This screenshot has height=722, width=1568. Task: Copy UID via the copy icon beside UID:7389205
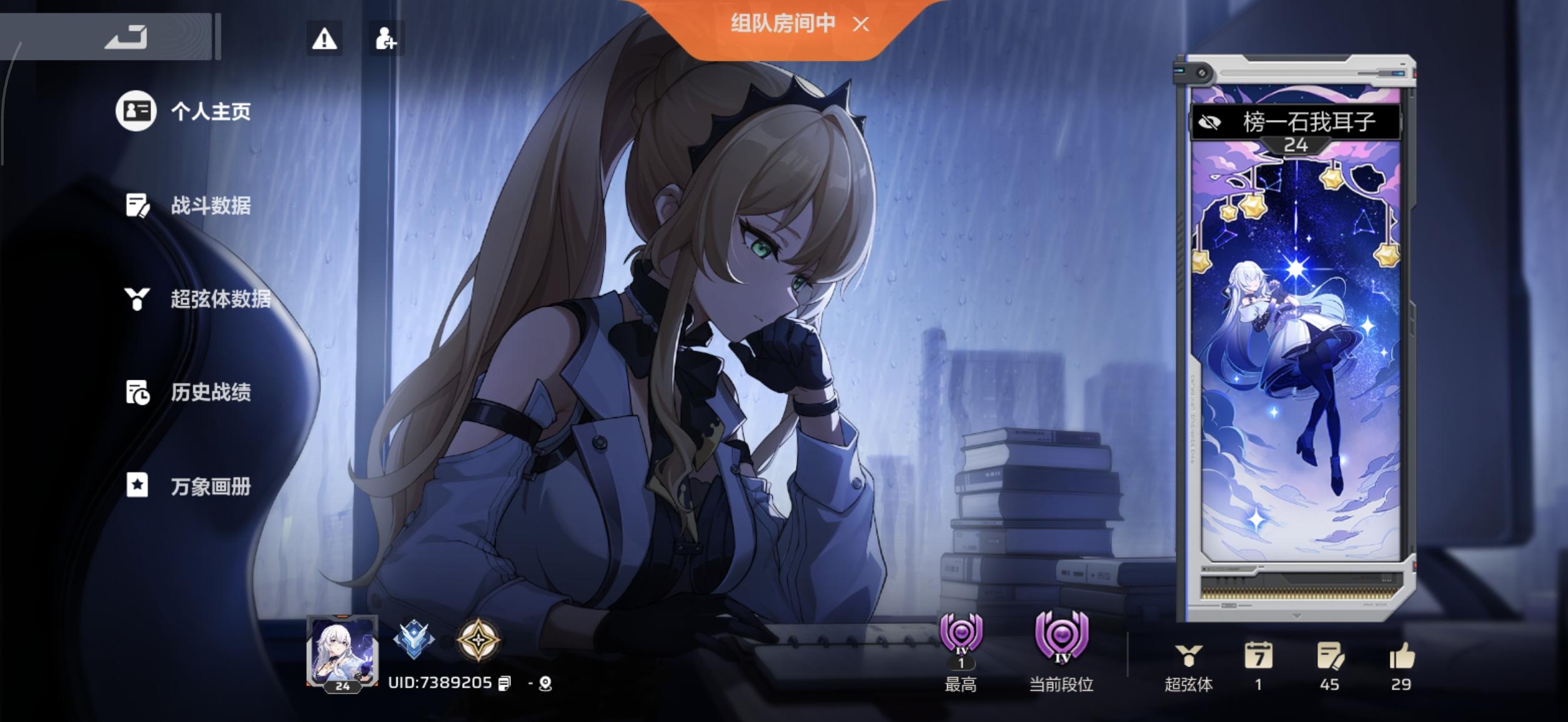pos(505,682)
